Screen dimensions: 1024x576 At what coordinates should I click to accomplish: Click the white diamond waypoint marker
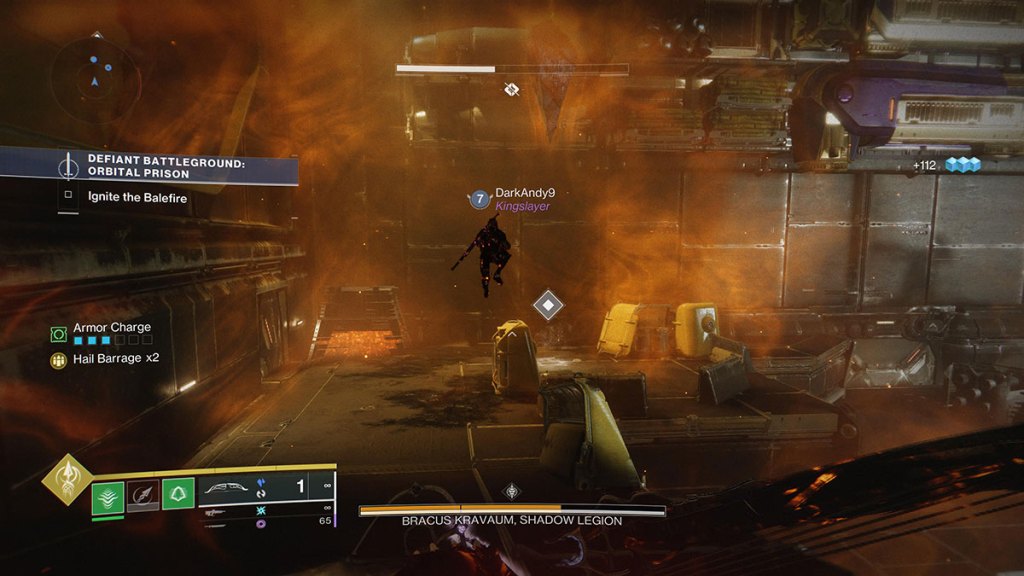(547, 305)
